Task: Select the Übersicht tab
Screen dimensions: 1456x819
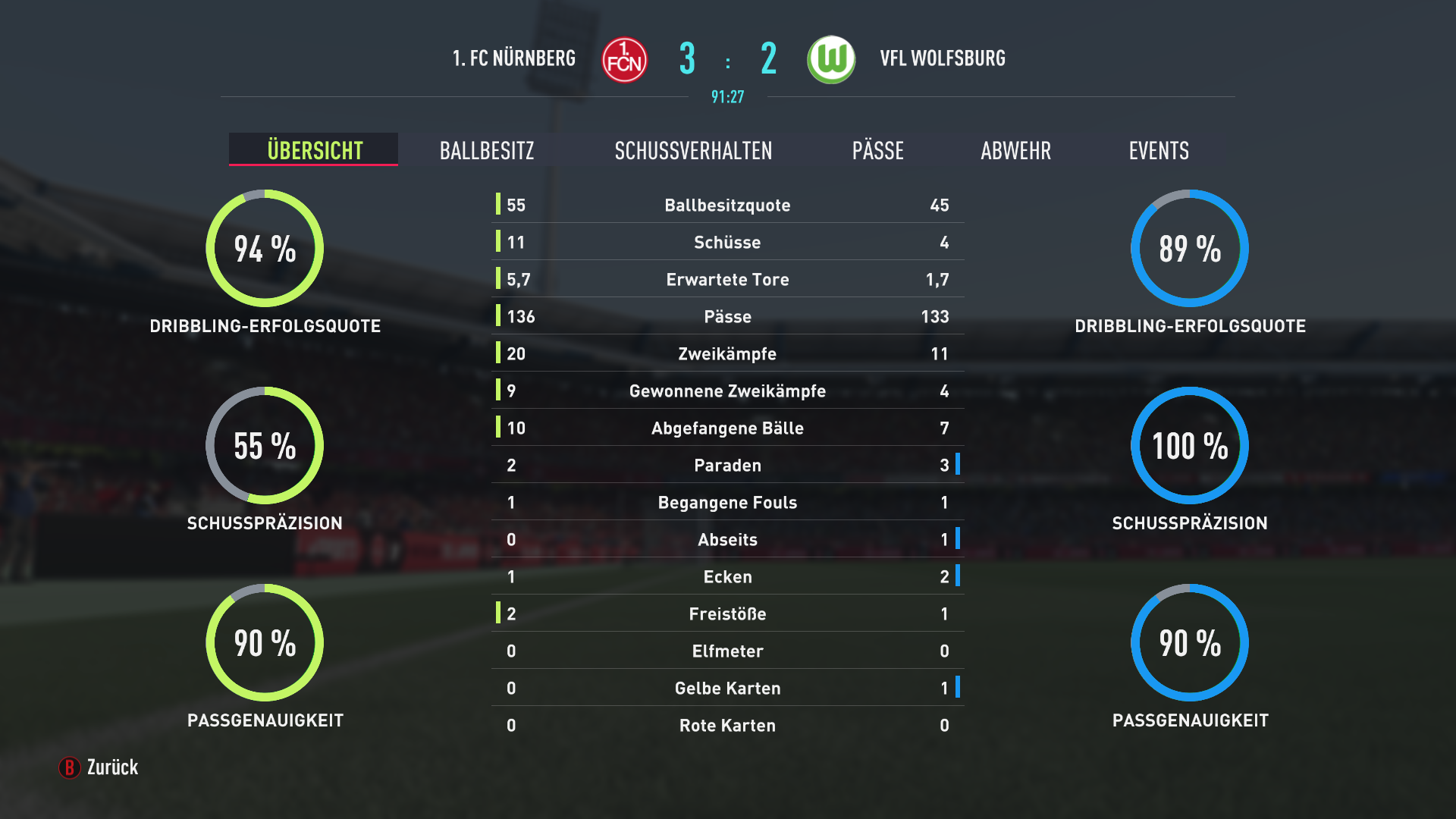Action: pos(314,150)
